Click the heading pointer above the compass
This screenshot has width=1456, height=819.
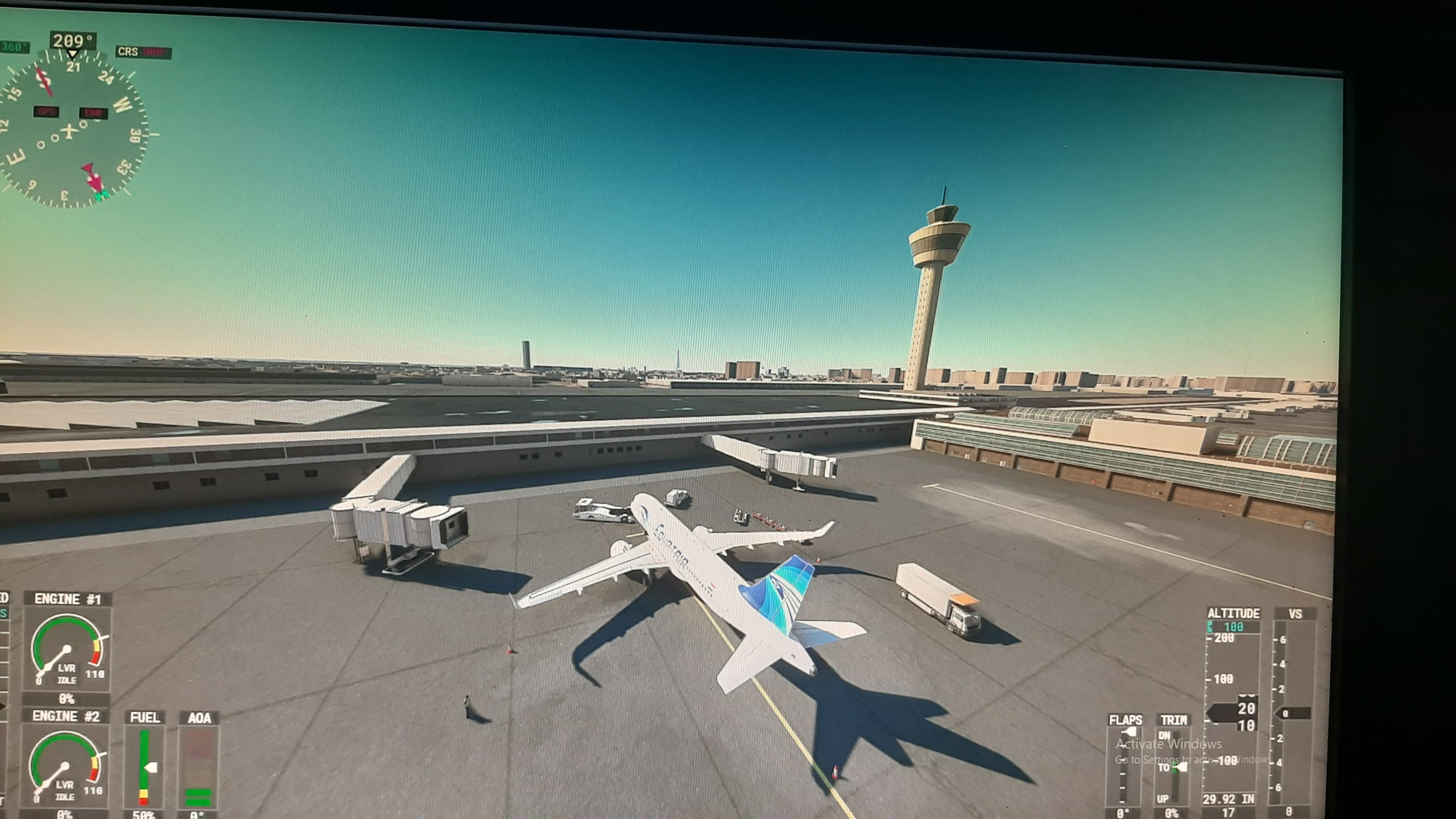72,52
